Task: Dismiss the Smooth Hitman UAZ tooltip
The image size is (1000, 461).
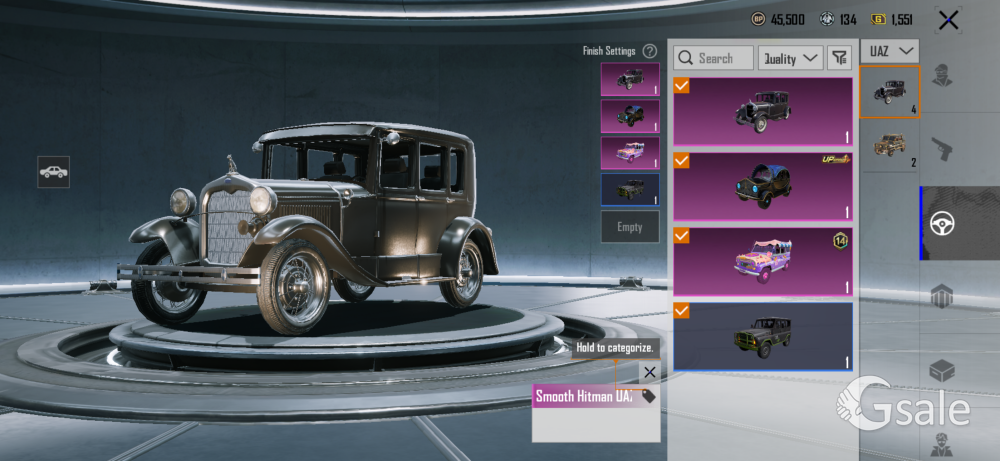Action: (x=650, y=372)
